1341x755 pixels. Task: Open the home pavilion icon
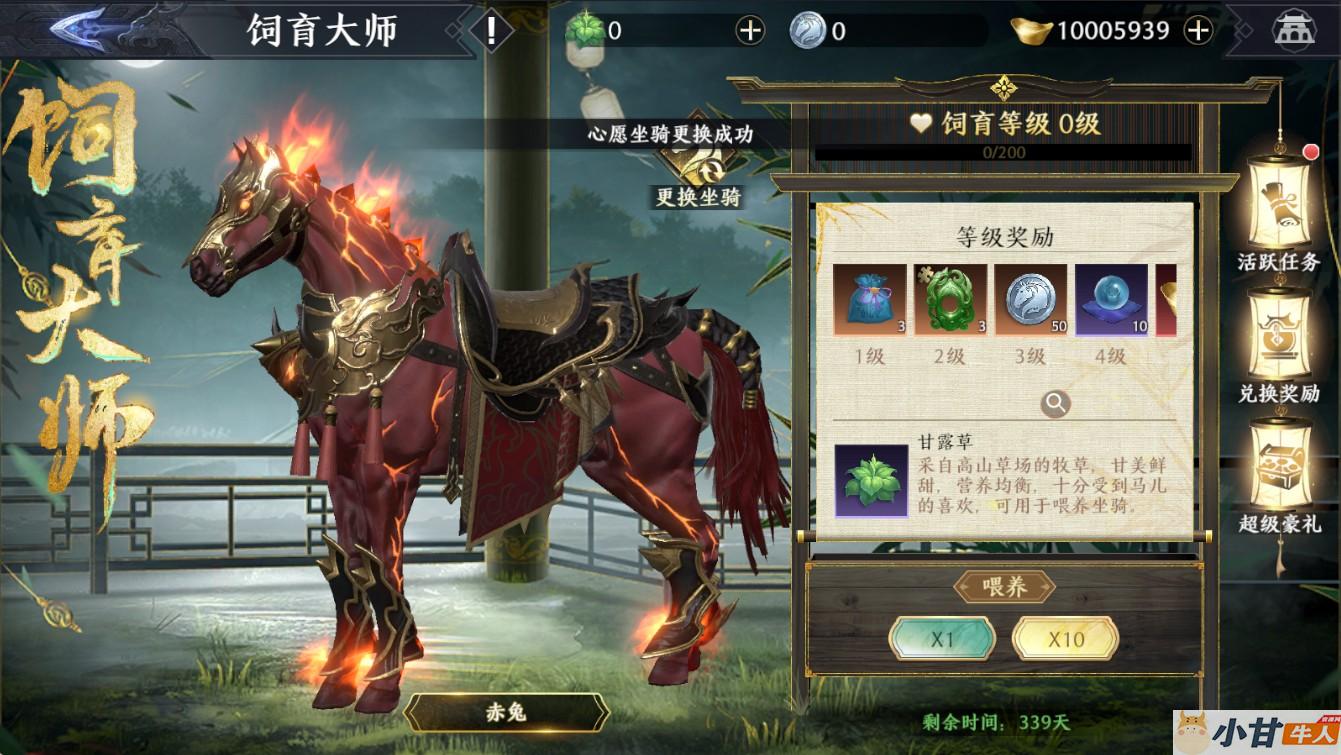point(1294,30)
